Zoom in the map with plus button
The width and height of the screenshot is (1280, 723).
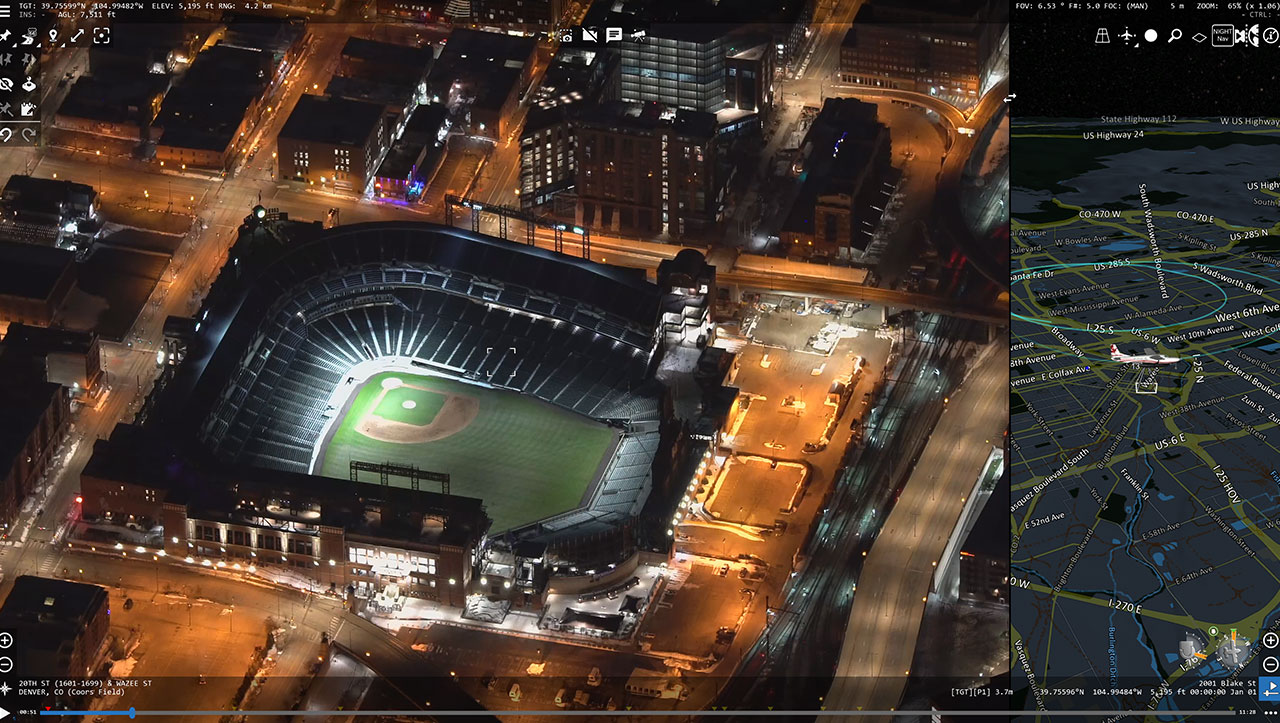[x=1270, y=640]
